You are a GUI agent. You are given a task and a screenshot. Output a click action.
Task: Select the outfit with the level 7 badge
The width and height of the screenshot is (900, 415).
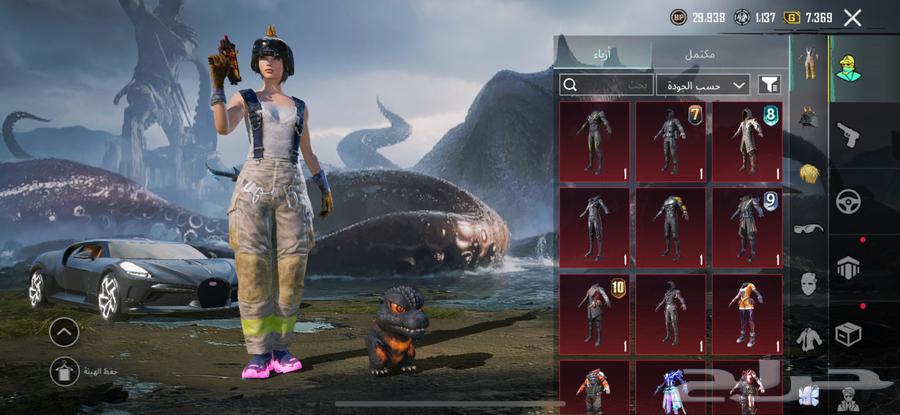tap(670, 141)
